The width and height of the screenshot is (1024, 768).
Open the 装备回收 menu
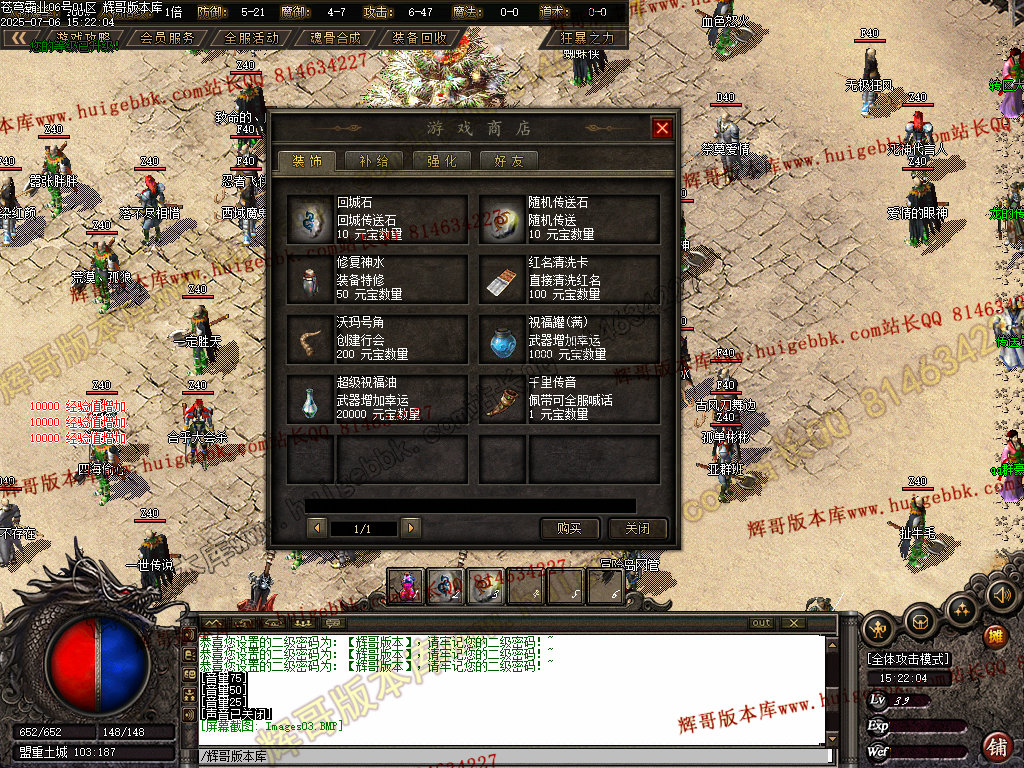coord(419,38)
